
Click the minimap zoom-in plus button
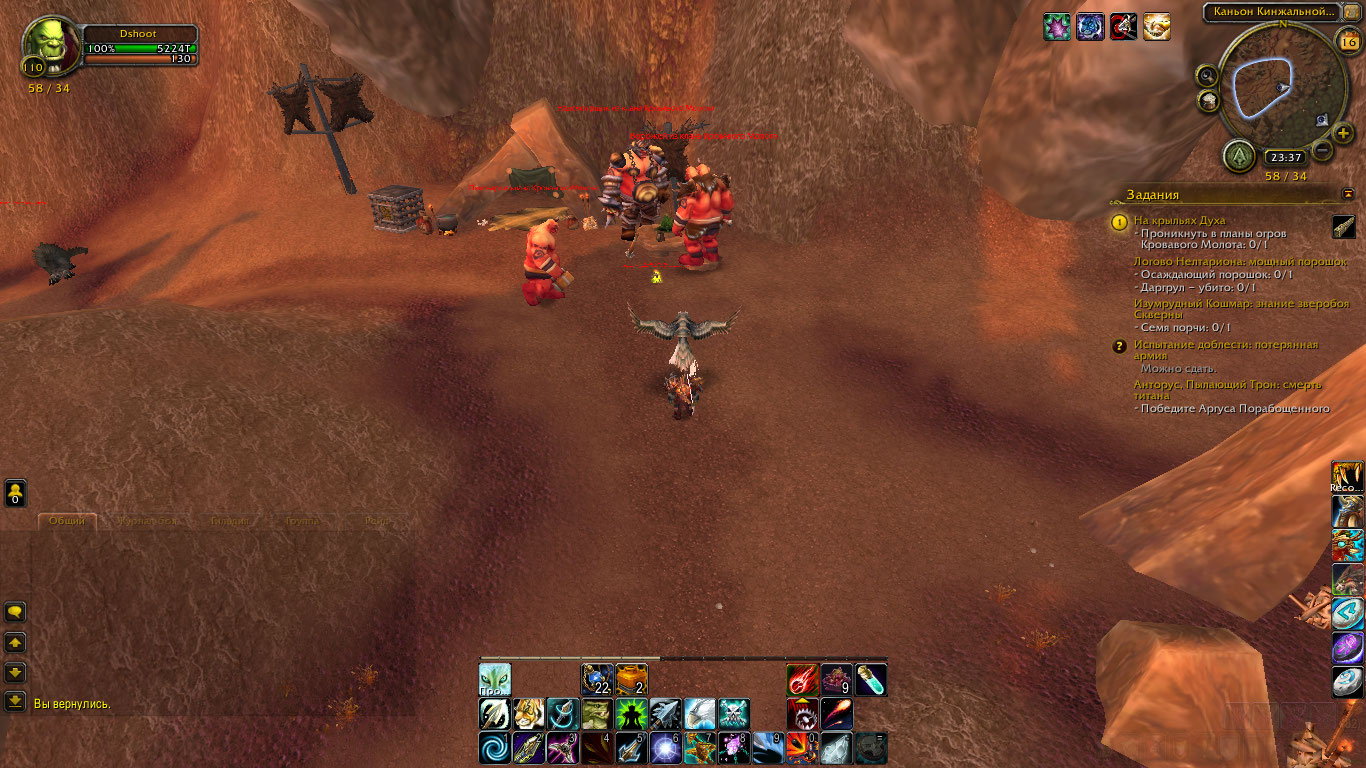pos(1343,133)
